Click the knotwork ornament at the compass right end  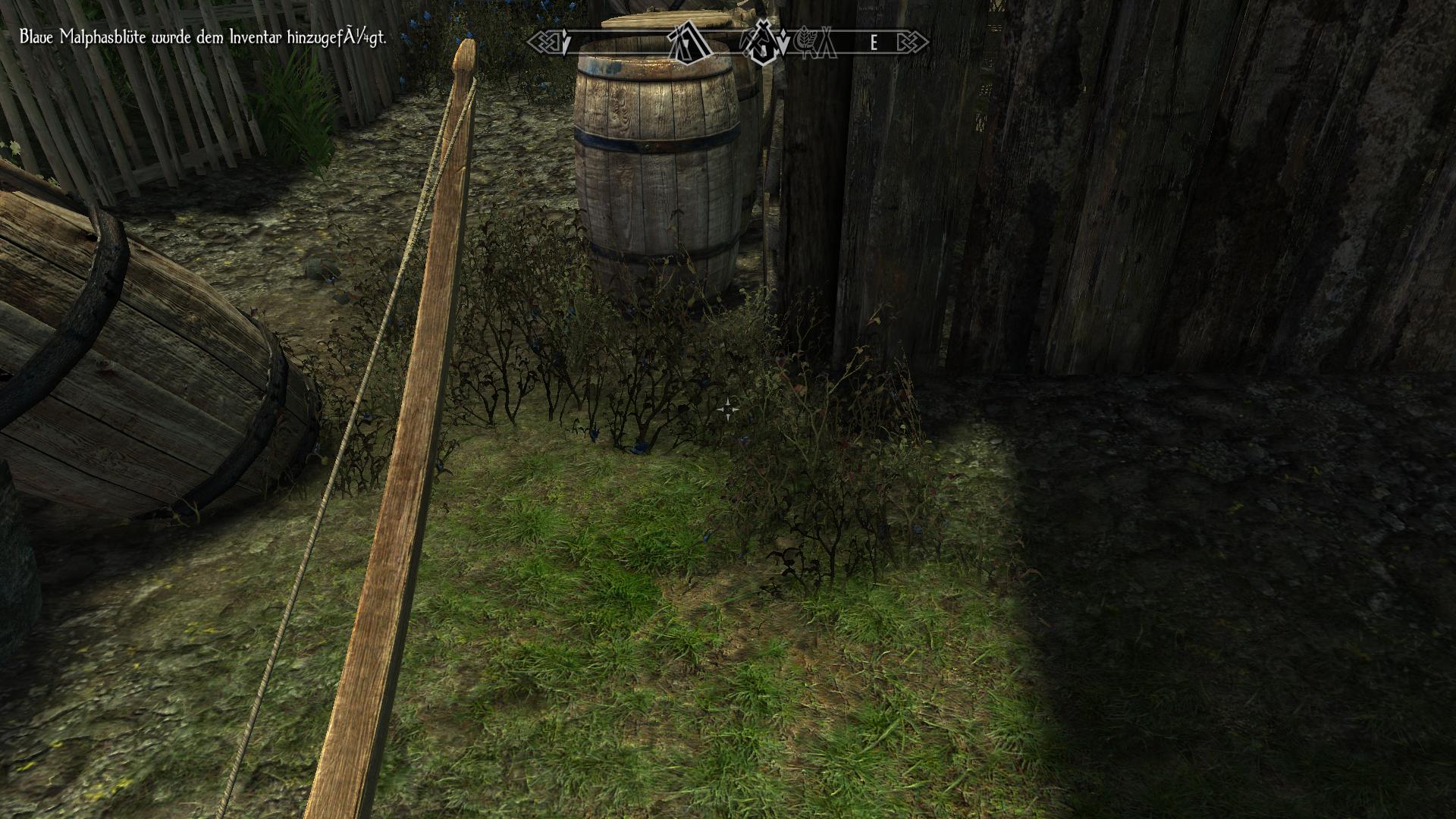pyautogui.click(x=912, y=42)
